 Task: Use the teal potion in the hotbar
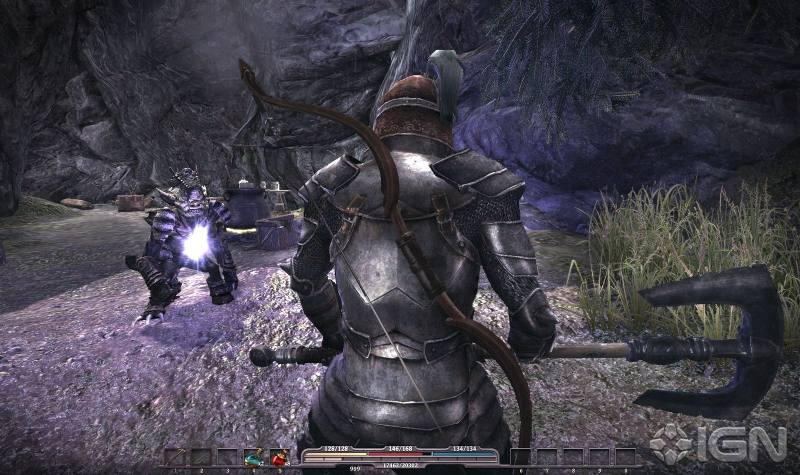point(253,457)
